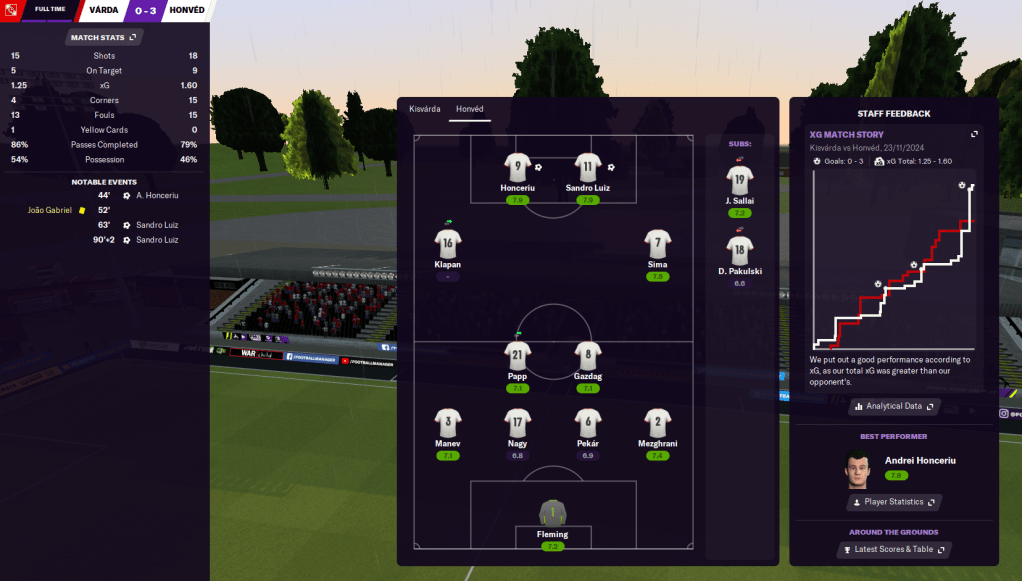The width and height of the screenshot is (1022, 581).
Task: View Player Statistics for best performer
Action: pyautogui.click(x=894, y=502)
